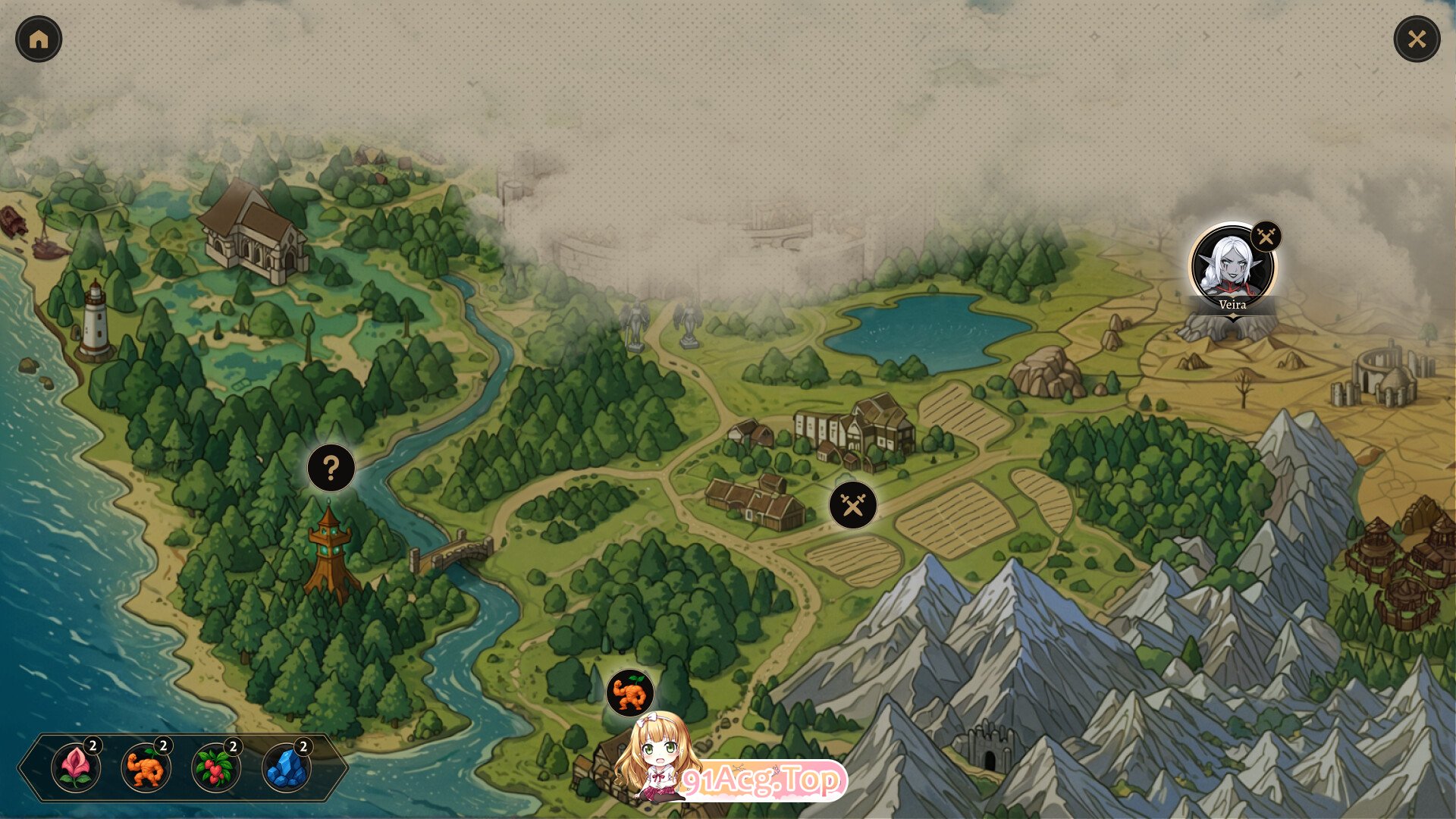
Task: Select the orange root resource in the tray
Action: click(146, 767)
